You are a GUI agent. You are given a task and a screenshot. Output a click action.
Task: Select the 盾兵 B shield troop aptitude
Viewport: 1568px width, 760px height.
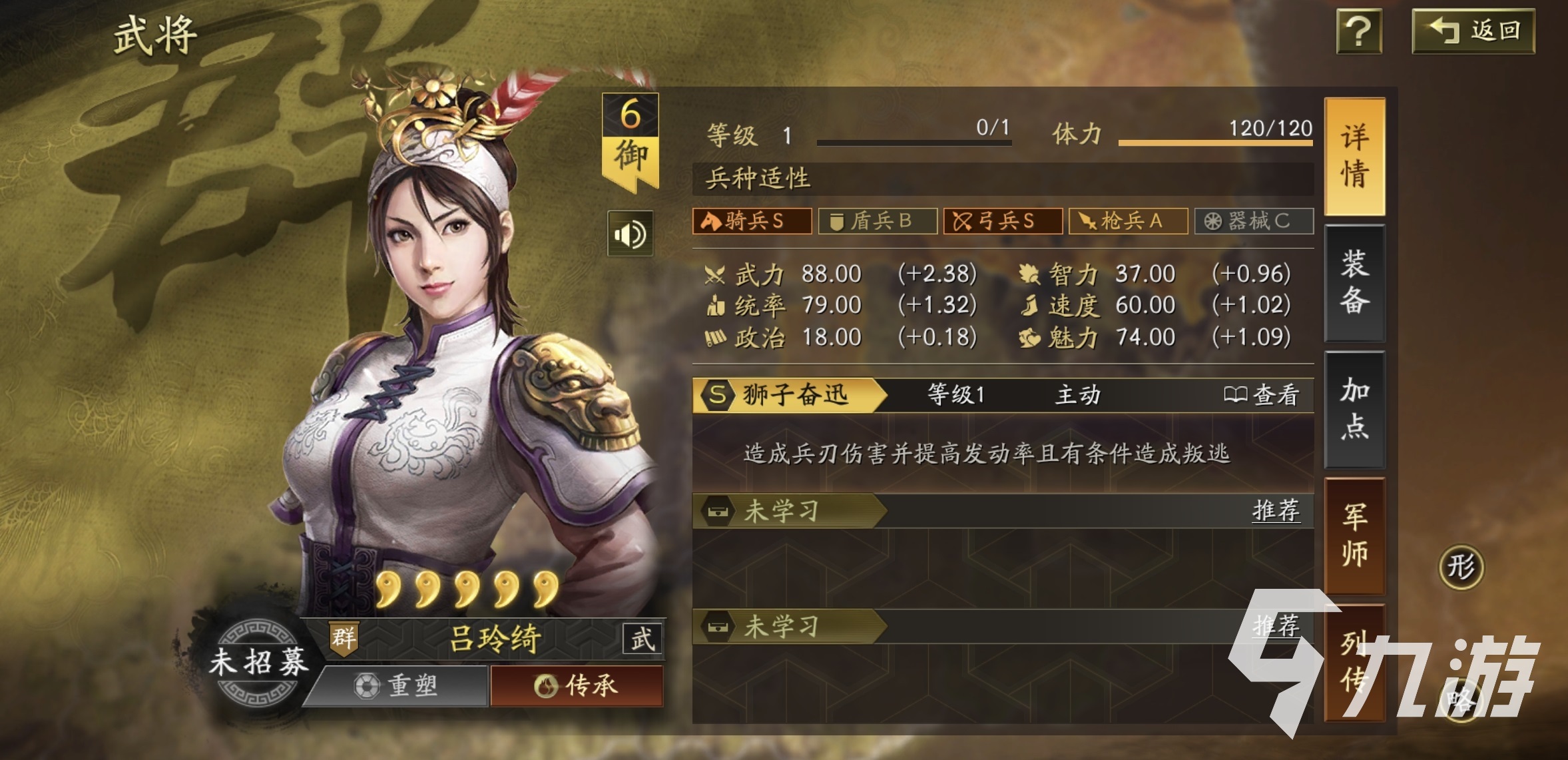coord(877,221)
